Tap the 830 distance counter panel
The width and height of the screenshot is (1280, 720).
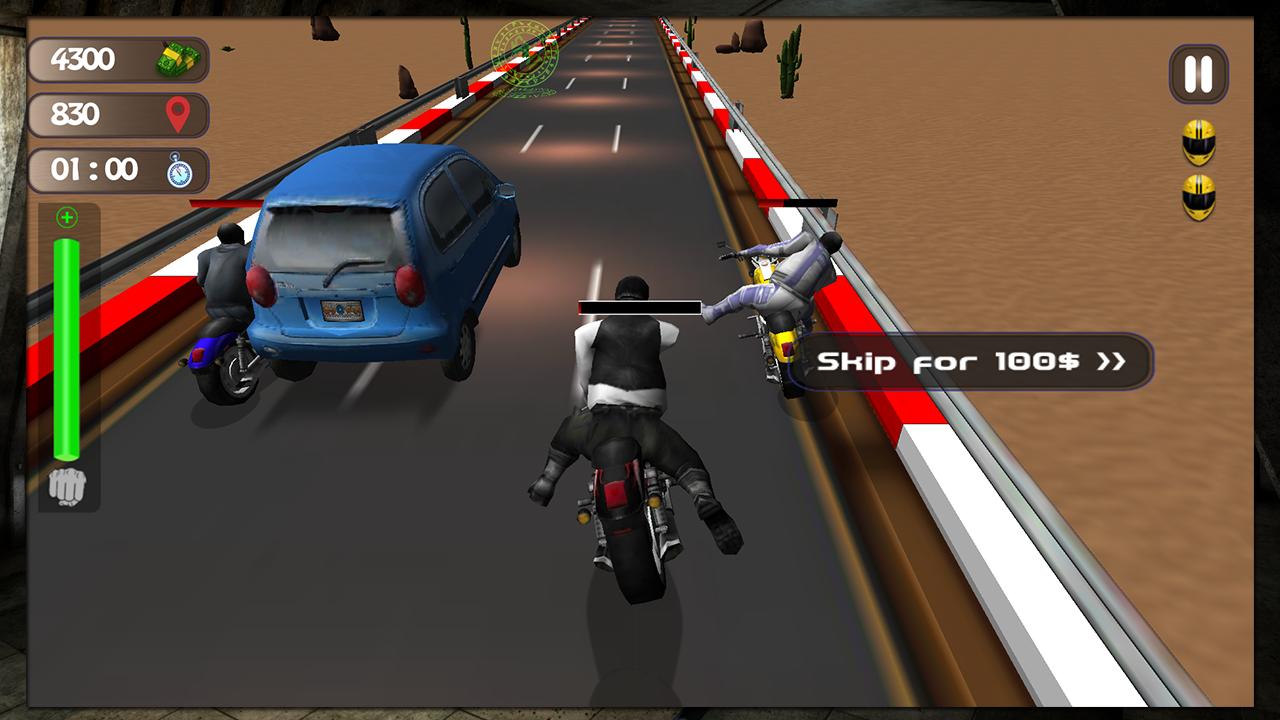click(x=117, y=114)
